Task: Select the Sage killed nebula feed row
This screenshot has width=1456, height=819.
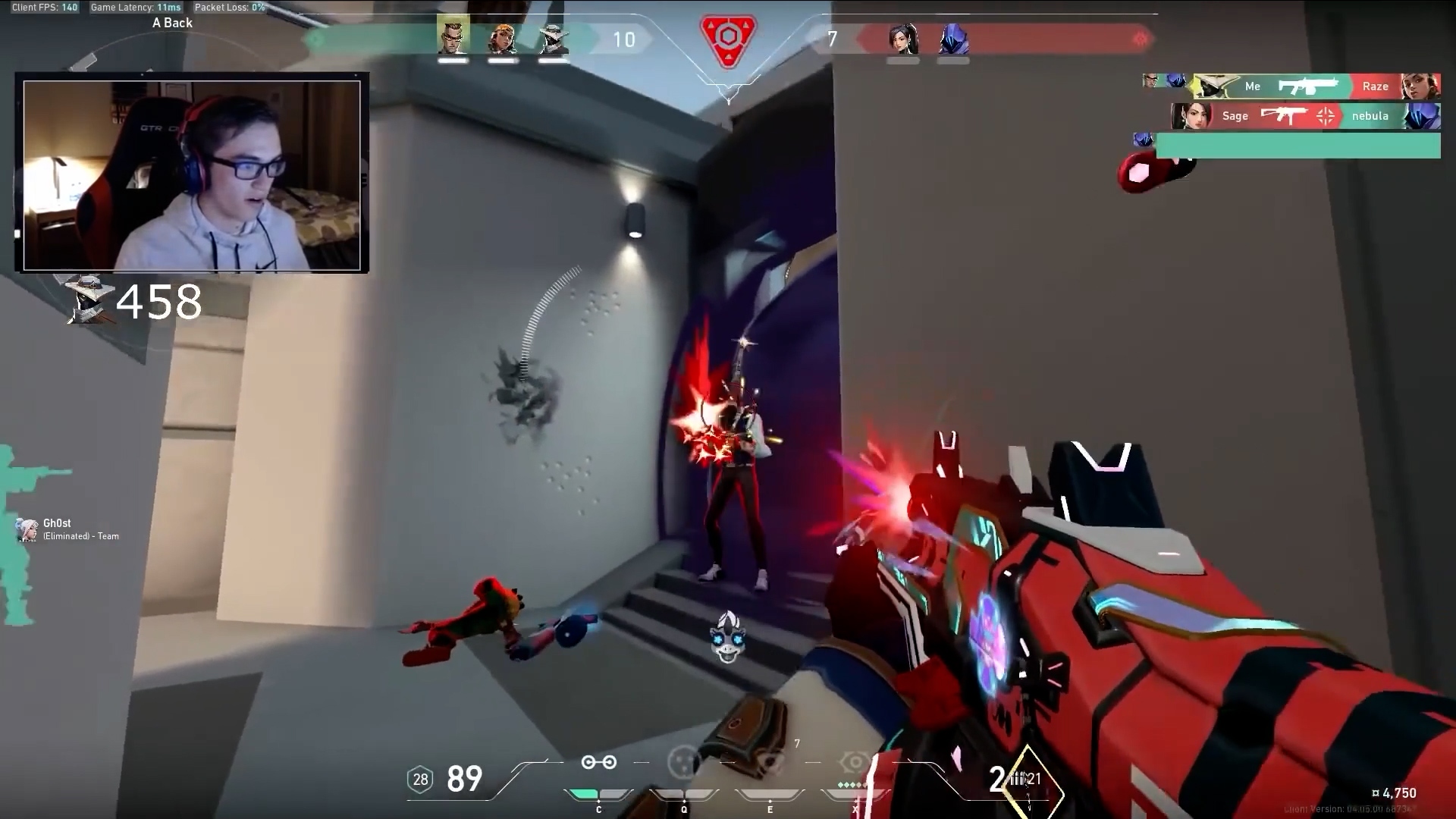Action: click(1305, 116)
